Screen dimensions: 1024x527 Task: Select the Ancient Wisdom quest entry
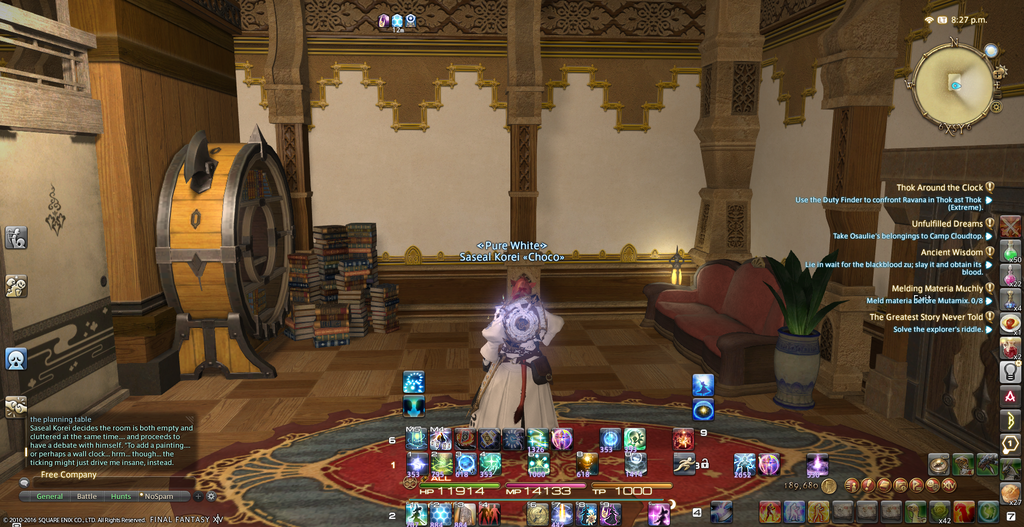click(x=951, y=253)
